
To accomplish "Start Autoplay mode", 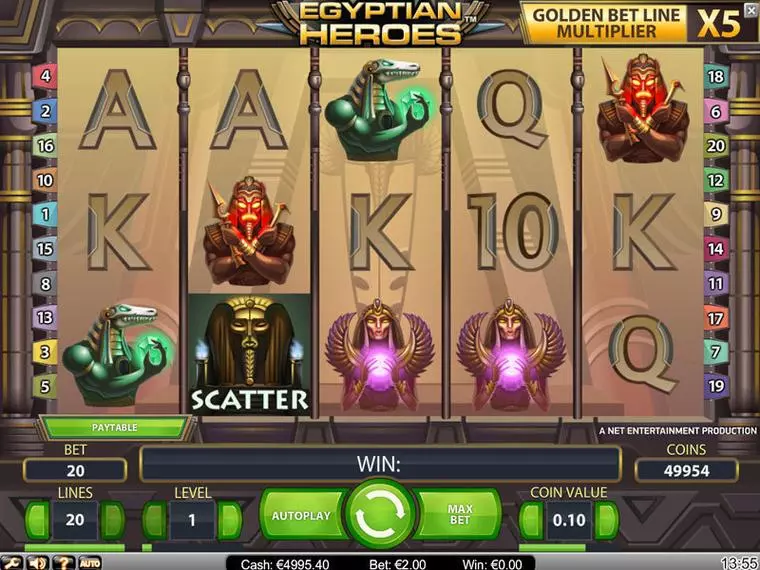I will [300, 515].
